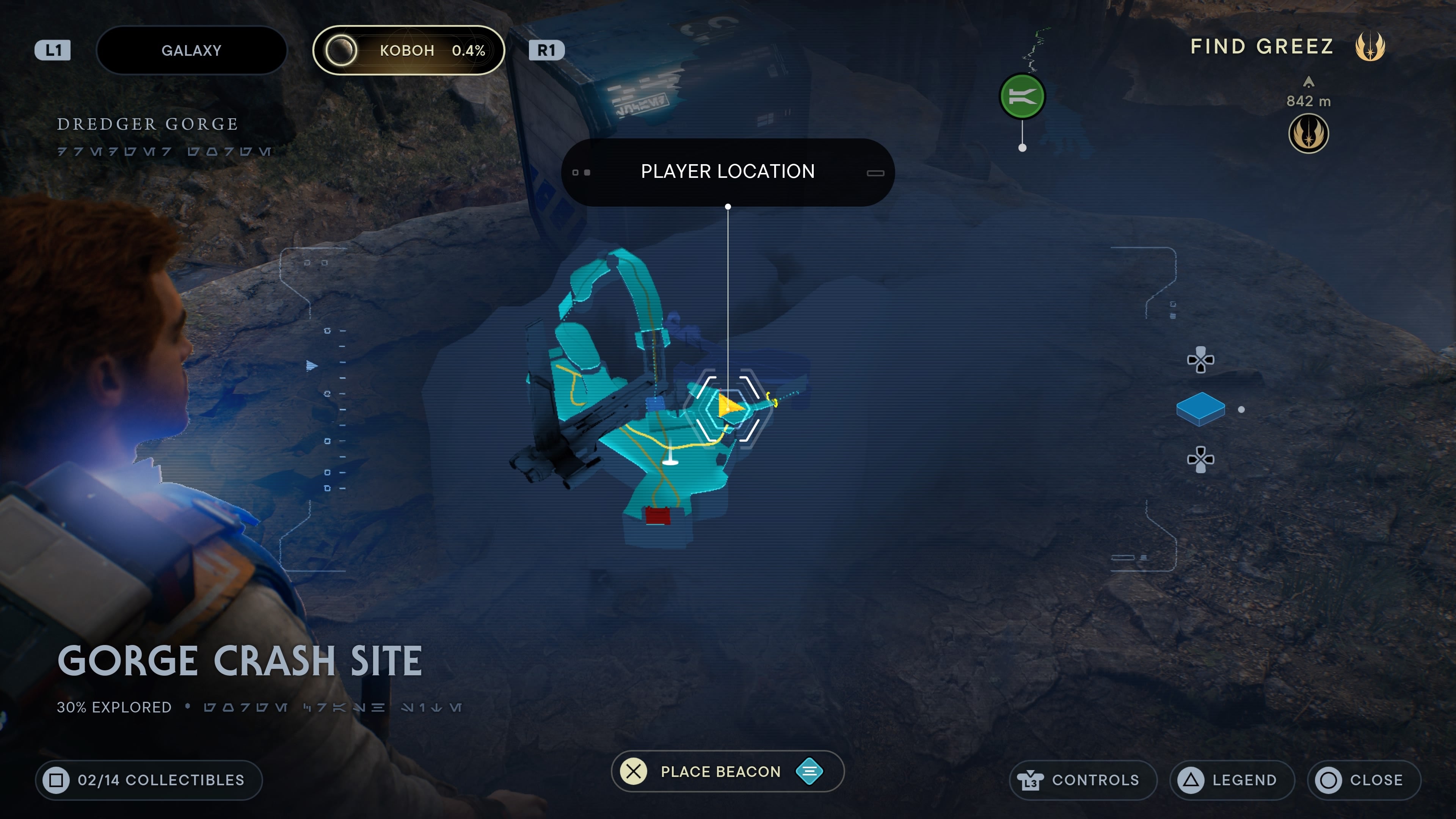Select the gold Jedi objective distance marker
The width and height of the screenshot is (1456, 819).
pyautogui.click(x=1308, y=133)
